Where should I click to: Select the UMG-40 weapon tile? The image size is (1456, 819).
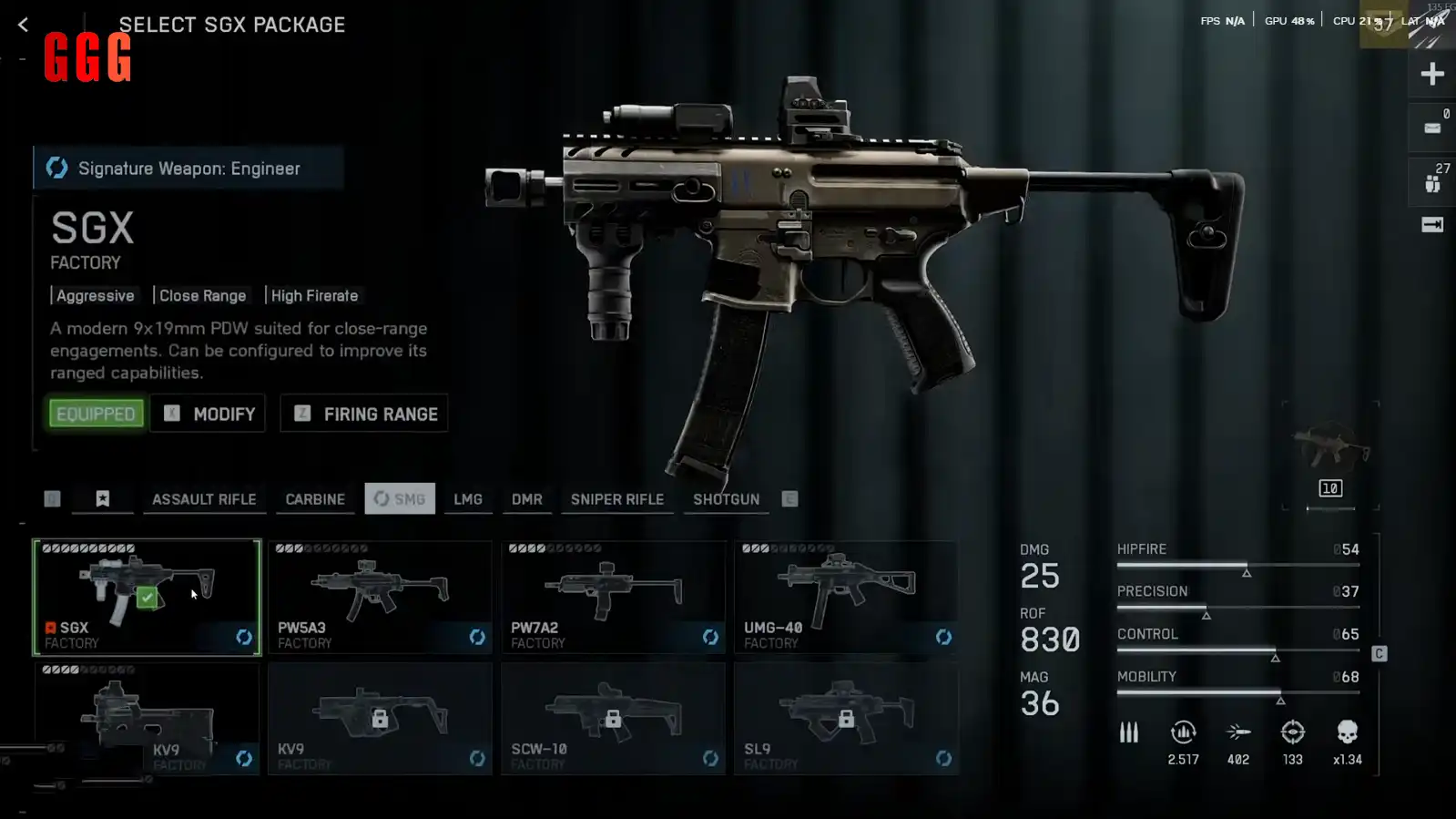pyautogui.click(x=846, y=597)
